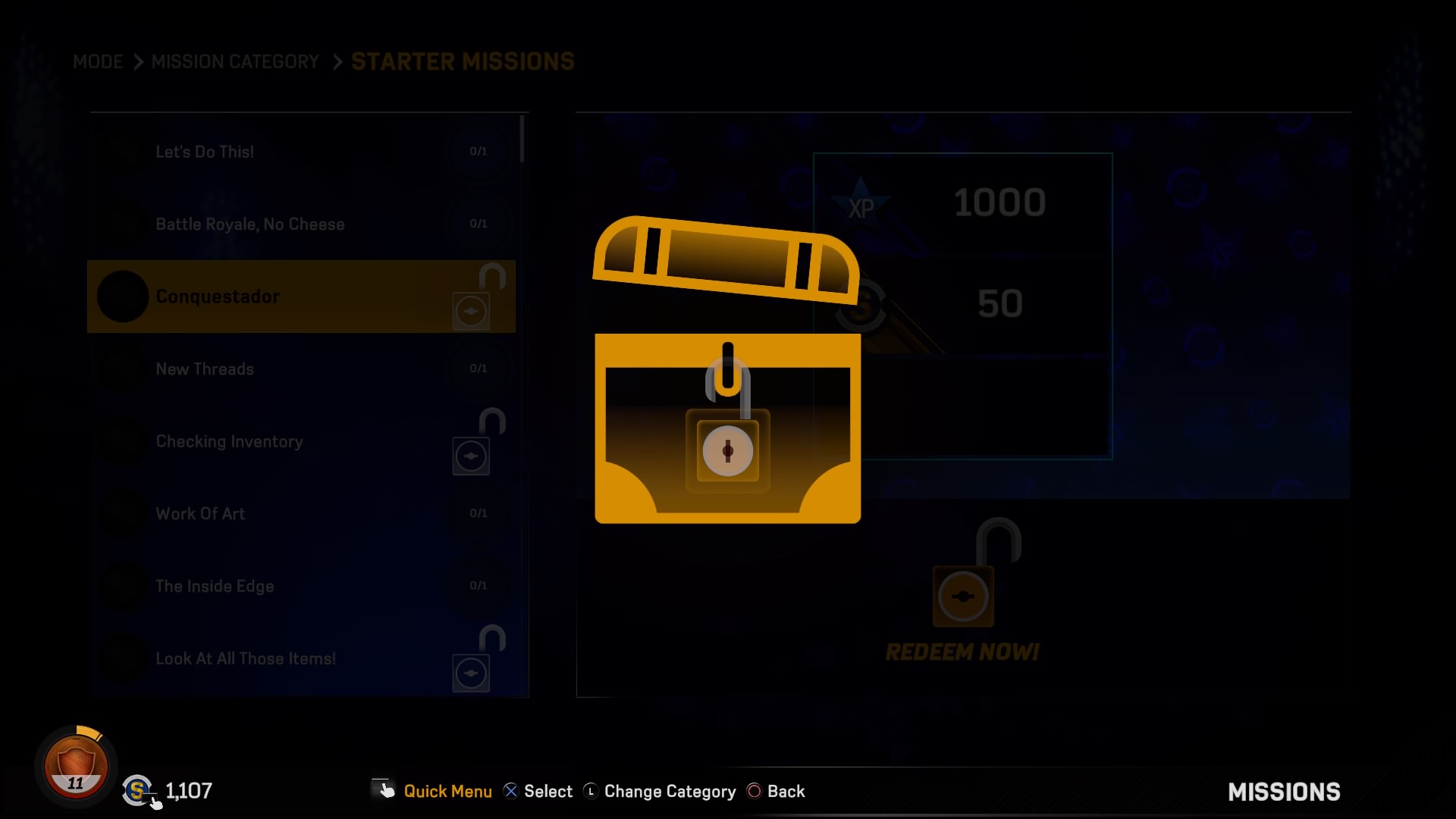
Task: Click the 0/1 progress circle for Let's Do This!
Action: point(479,151)
